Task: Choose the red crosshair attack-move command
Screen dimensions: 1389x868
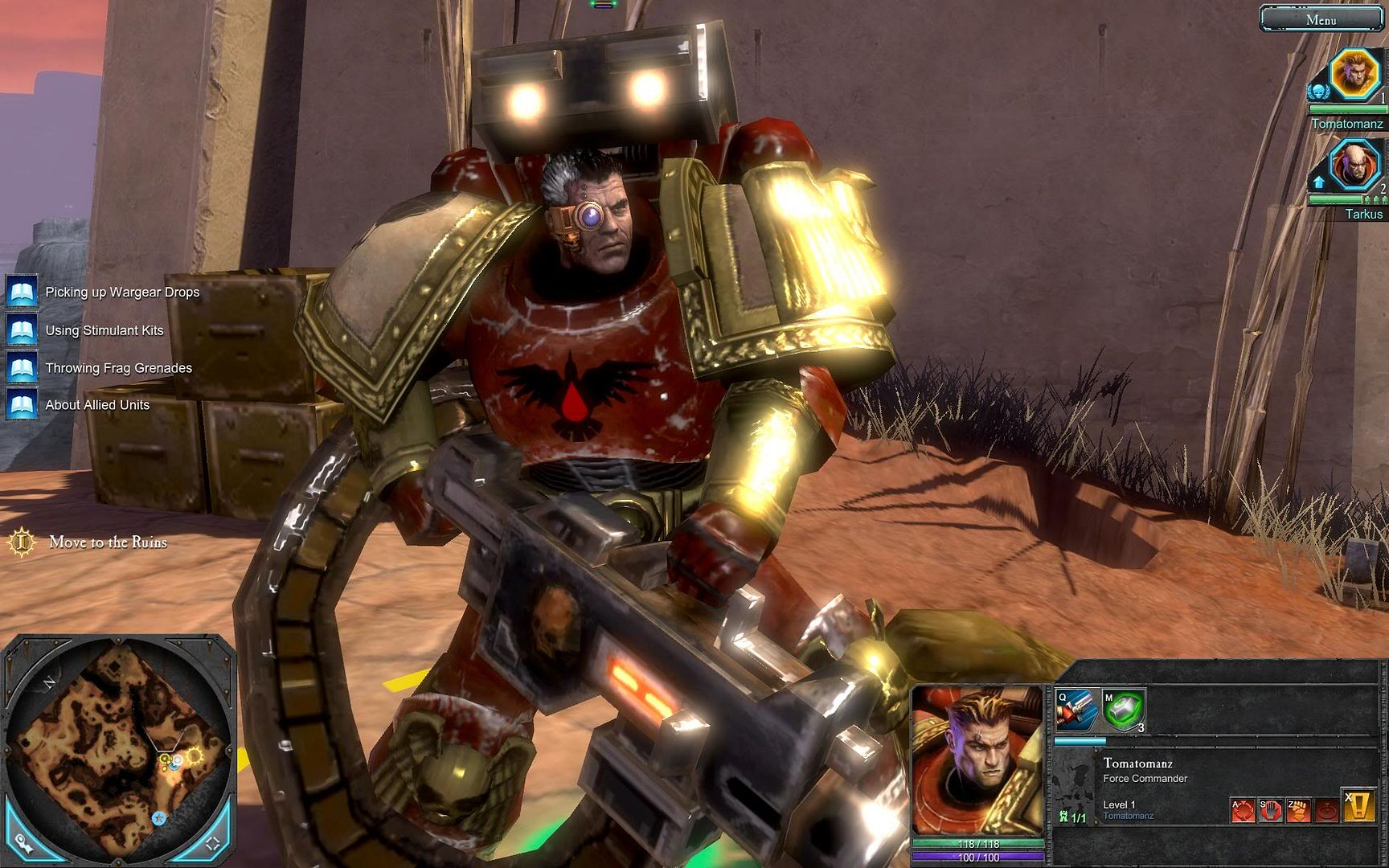Action: click(x=1243, y=809)
